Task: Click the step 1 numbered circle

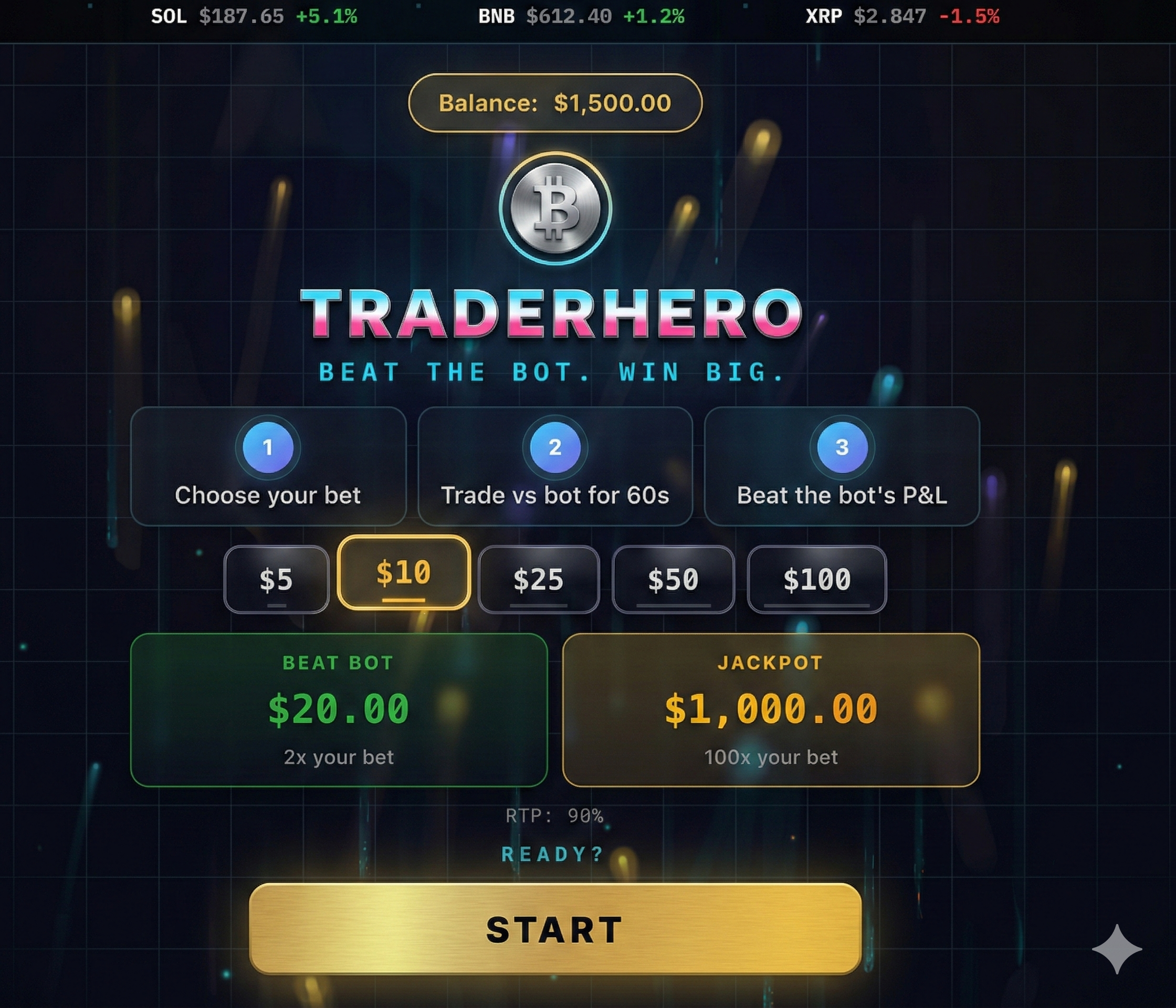Action: click(268, 449)
